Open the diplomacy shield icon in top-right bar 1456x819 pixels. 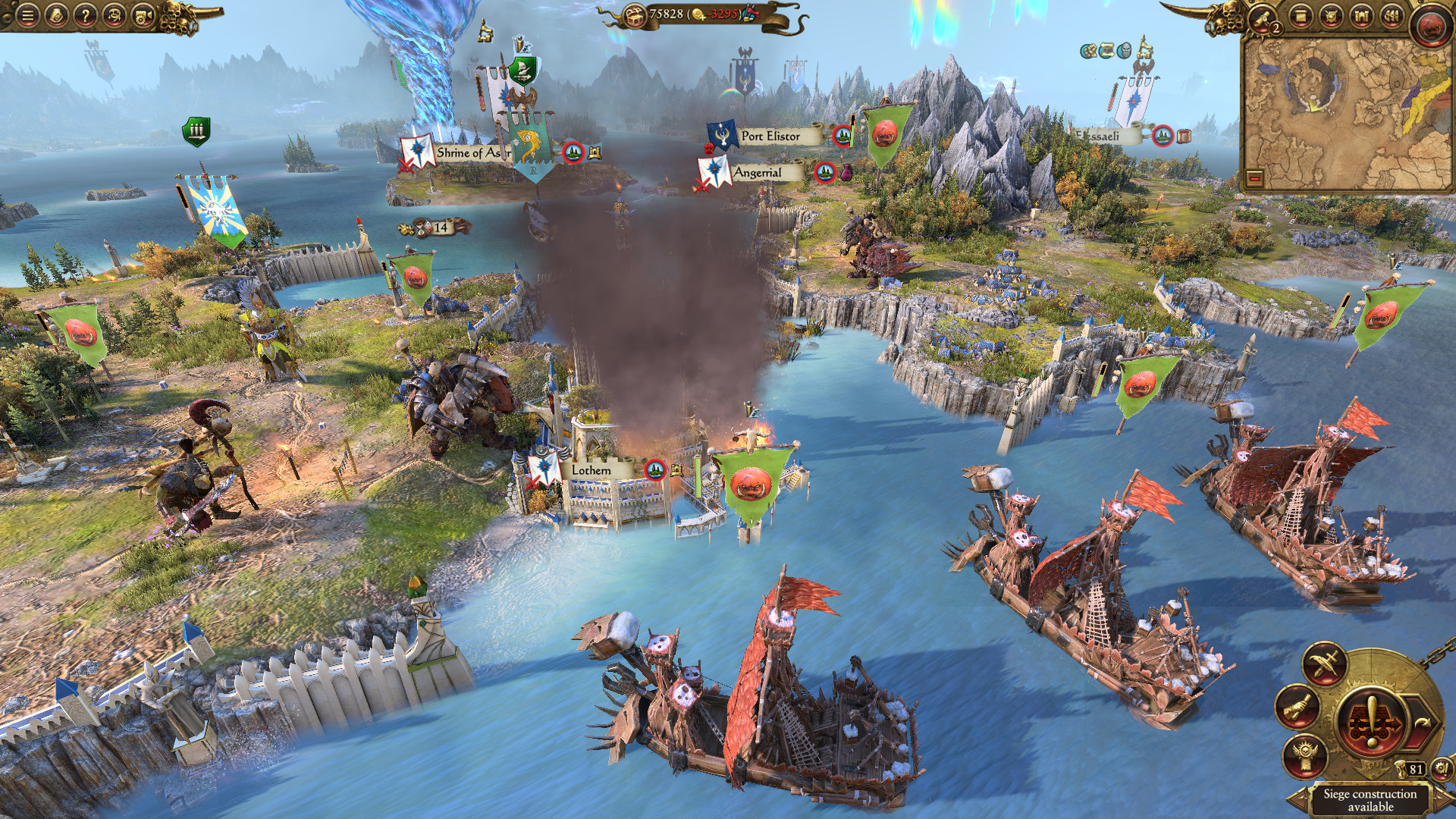1331,17
